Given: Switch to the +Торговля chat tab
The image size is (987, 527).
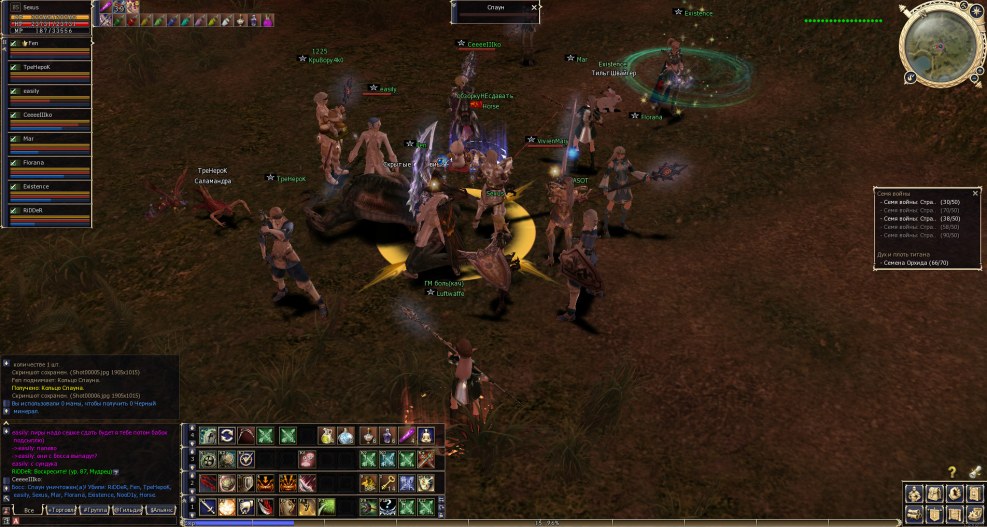Looking at the screenshot, I should click(x=62, y=510).
